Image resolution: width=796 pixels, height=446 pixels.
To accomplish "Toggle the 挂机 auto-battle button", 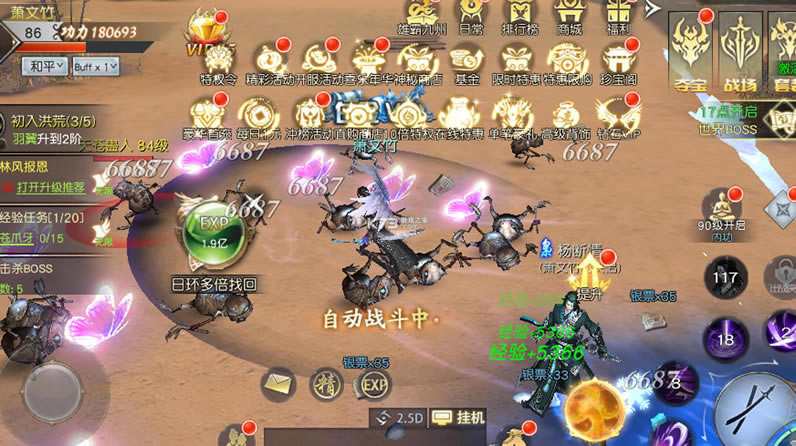I will [466, 416].
